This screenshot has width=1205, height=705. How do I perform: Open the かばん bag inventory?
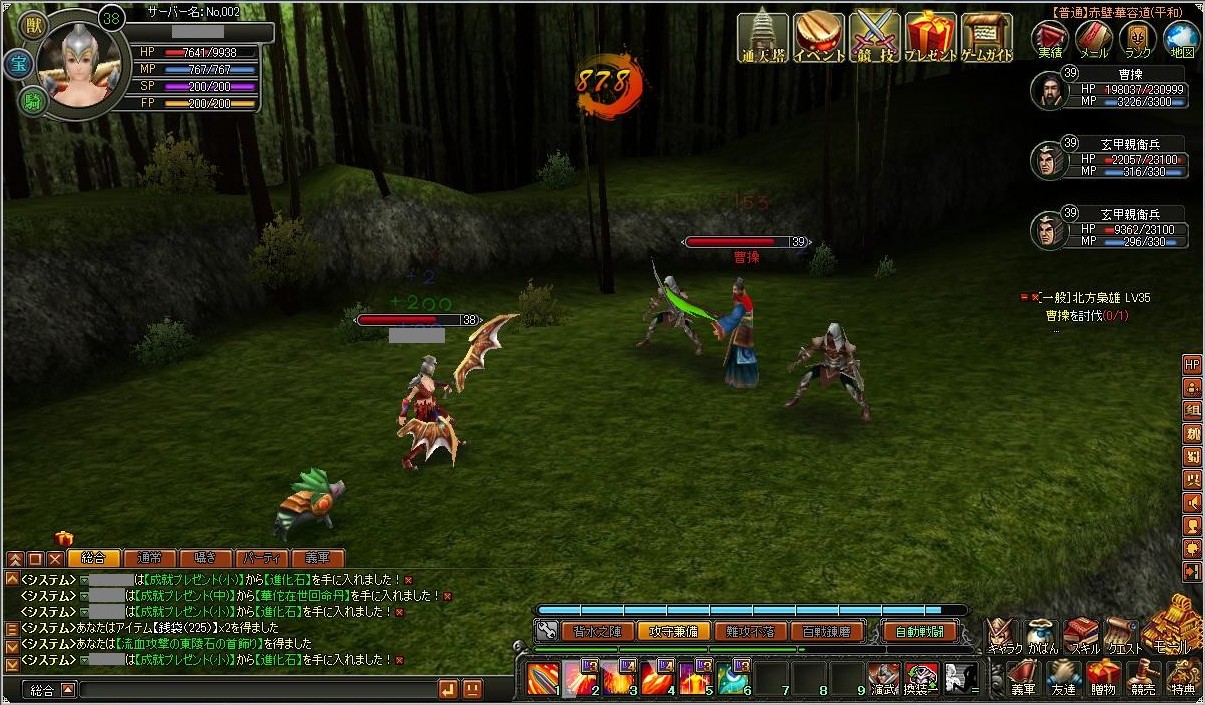click(1041, 634)
